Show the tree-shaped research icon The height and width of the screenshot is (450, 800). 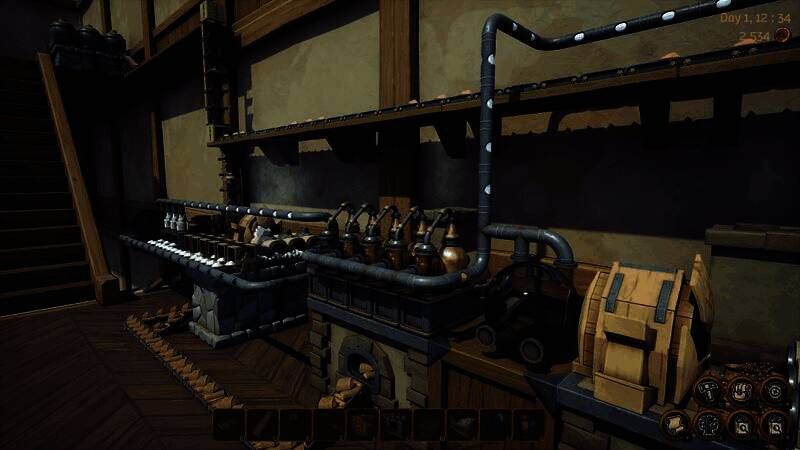(708, 424)
